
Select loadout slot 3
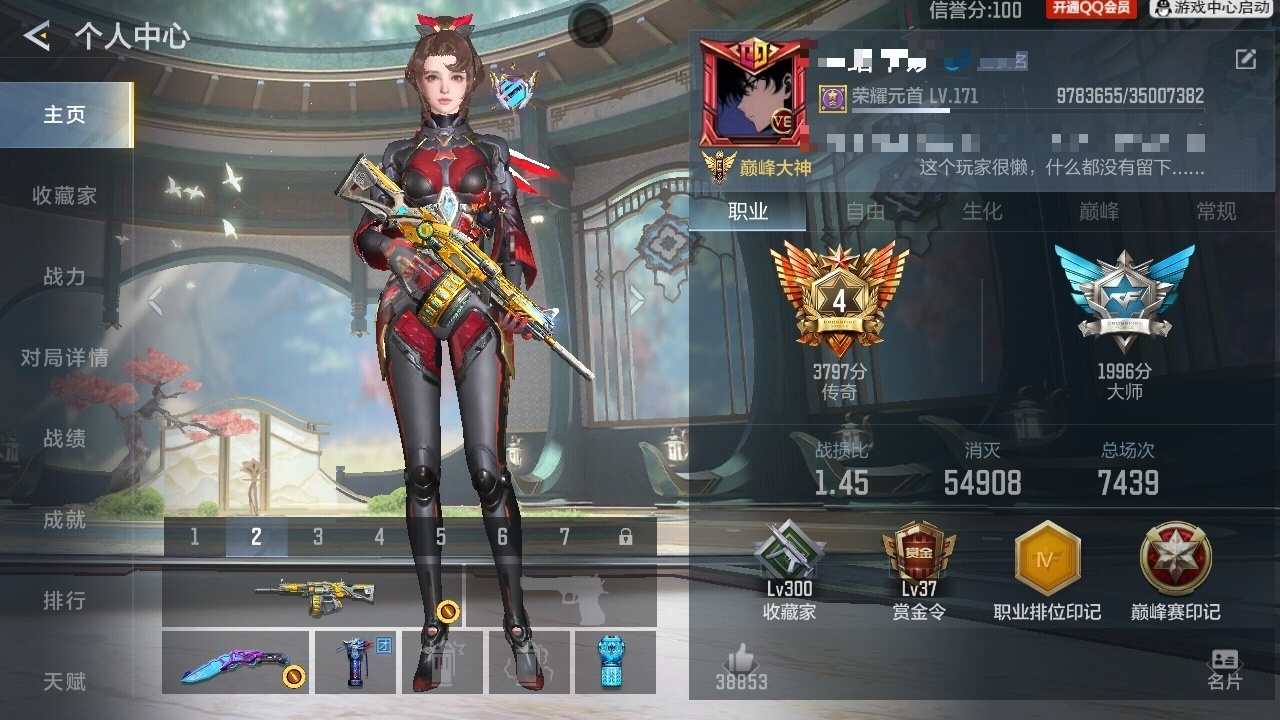318,538
